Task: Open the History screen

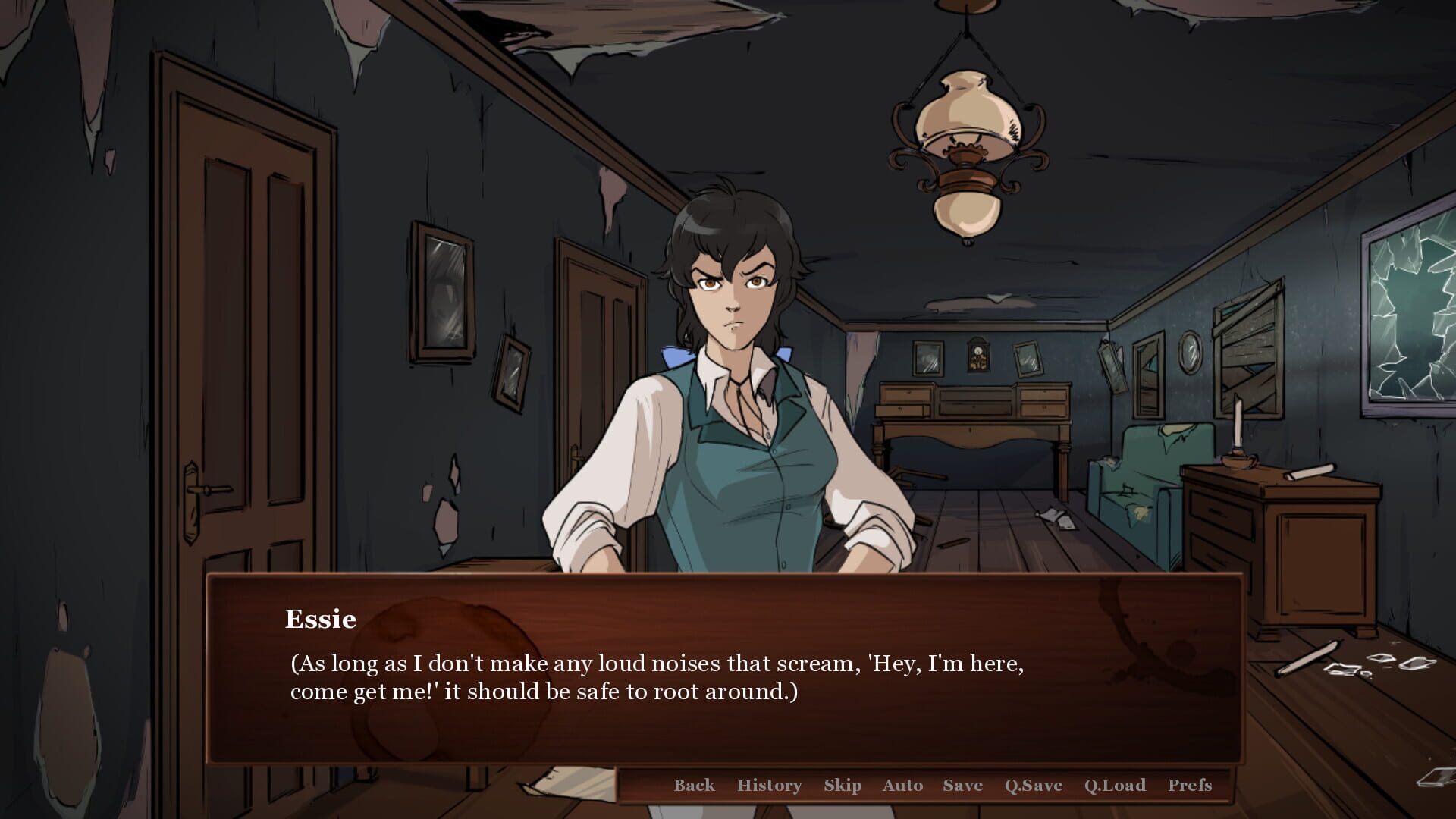Action: tap(770, 786)
